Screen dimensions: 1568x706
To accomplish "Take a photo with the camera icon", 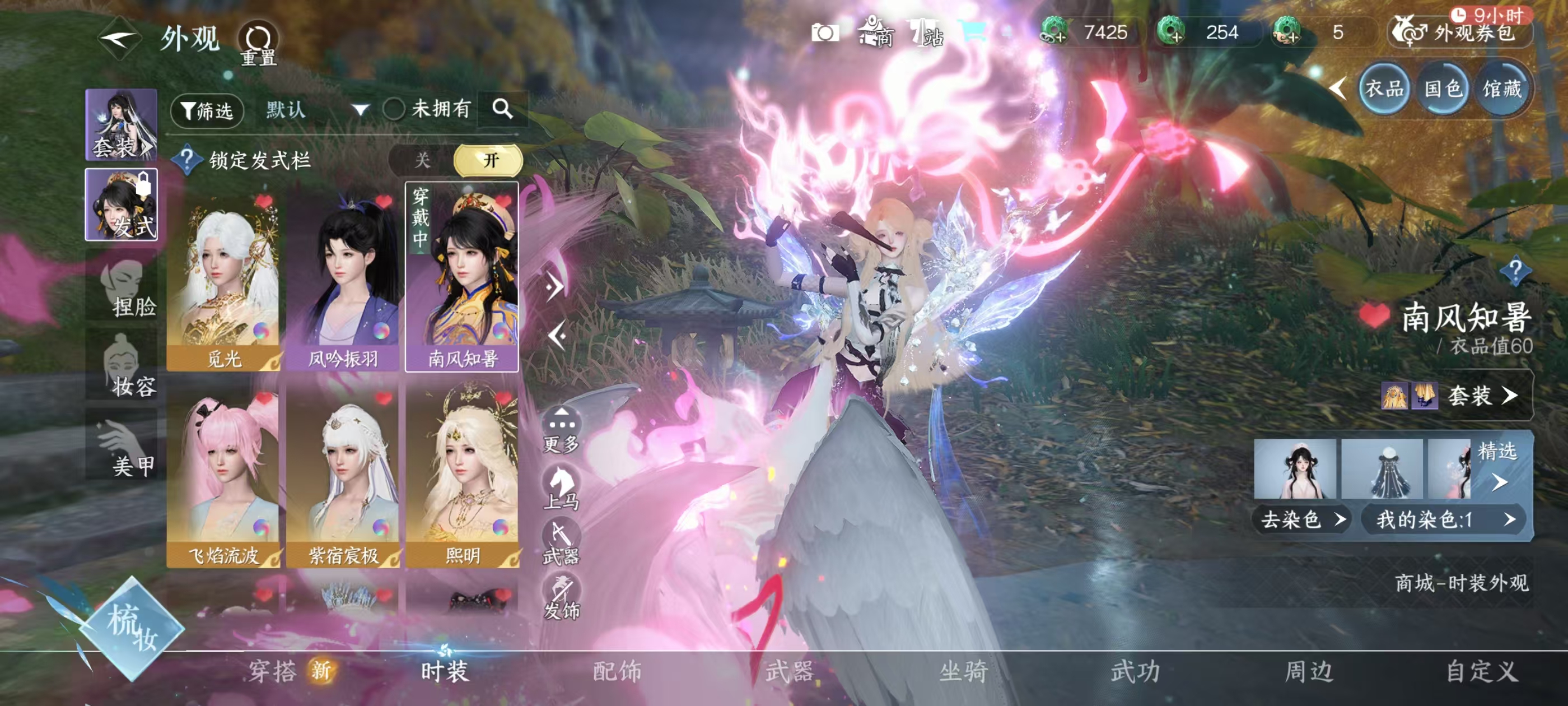I will (825, 32).
